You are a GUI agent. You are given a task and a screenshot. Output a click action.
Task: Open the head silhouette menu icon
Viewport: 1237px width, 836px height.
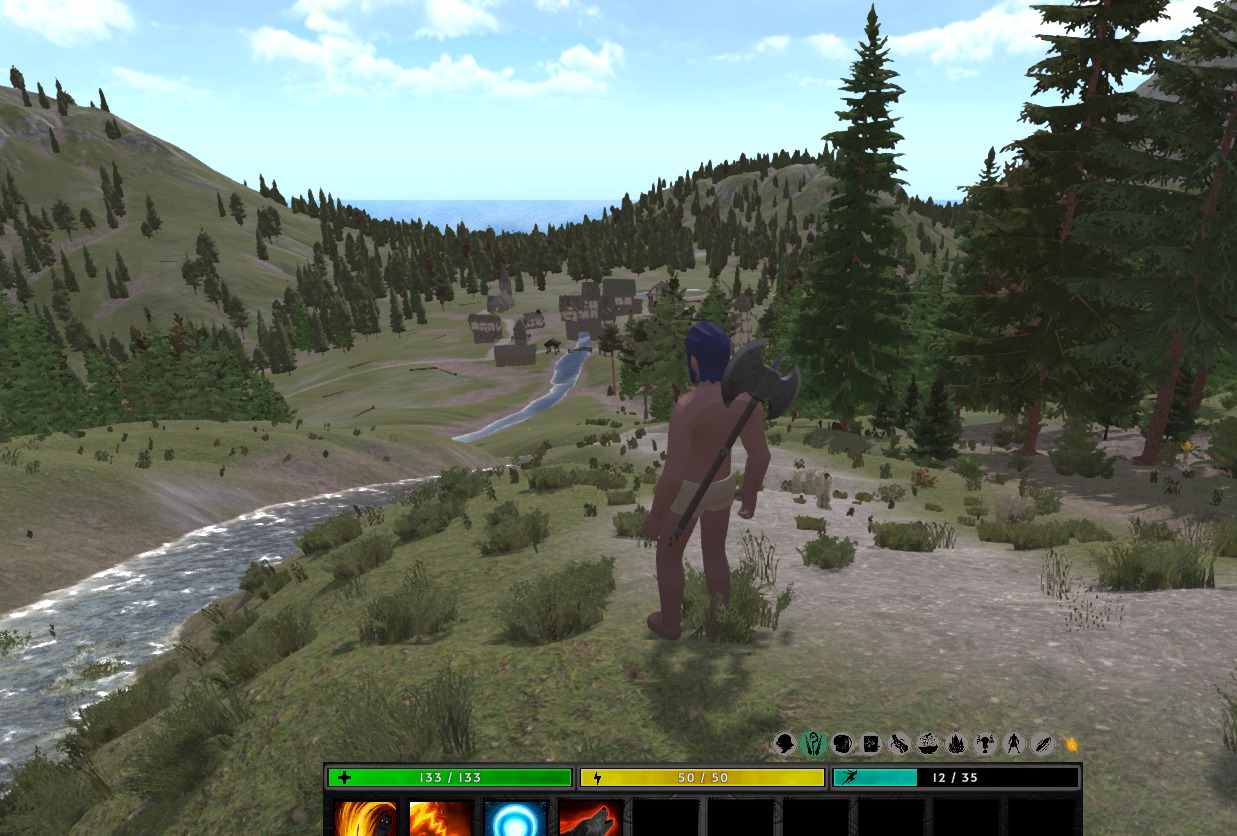[785, 744]
